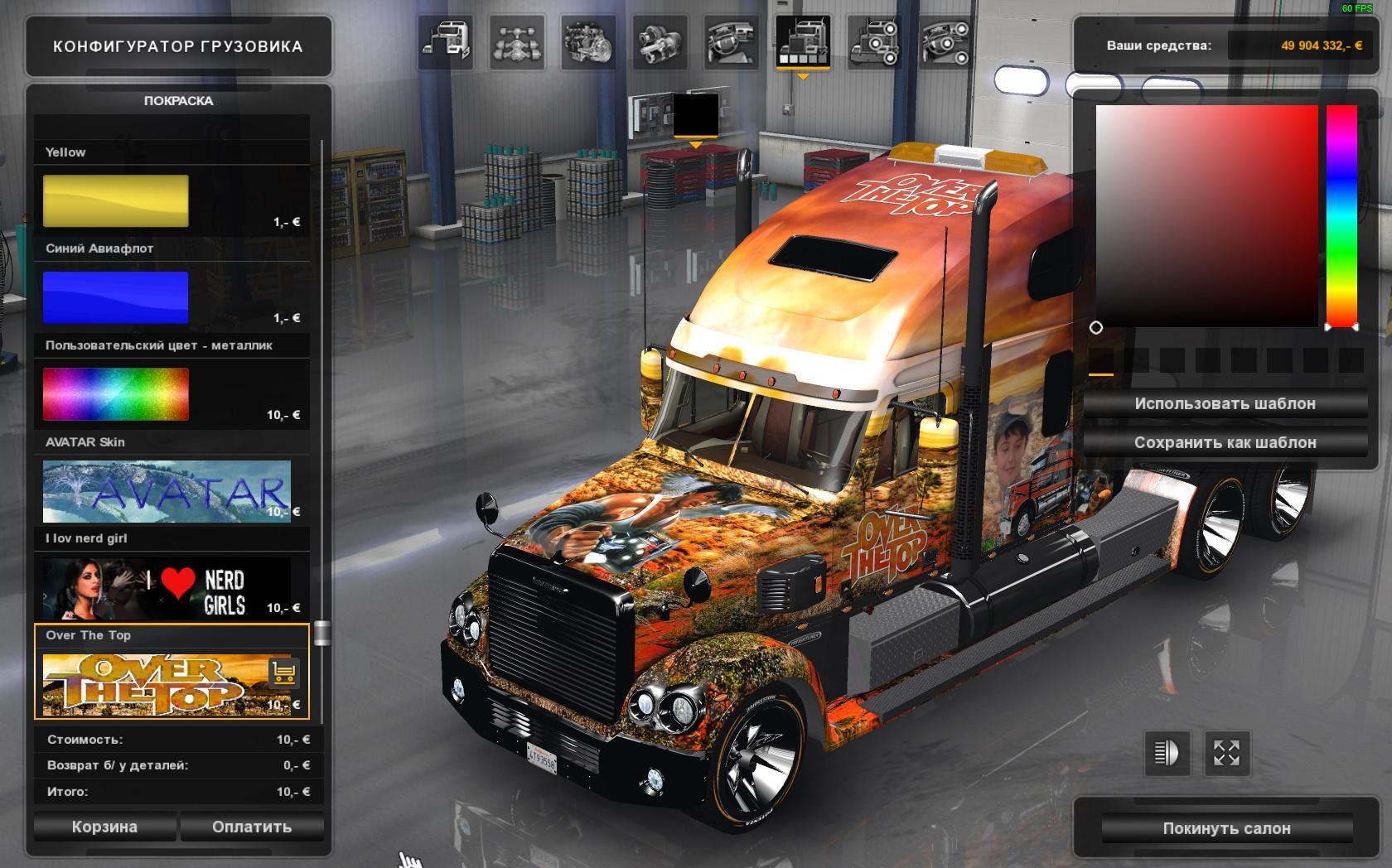
Task: Open interior accessories category with steering wheel
Action: pyautogui.click(x=945, y=41)
